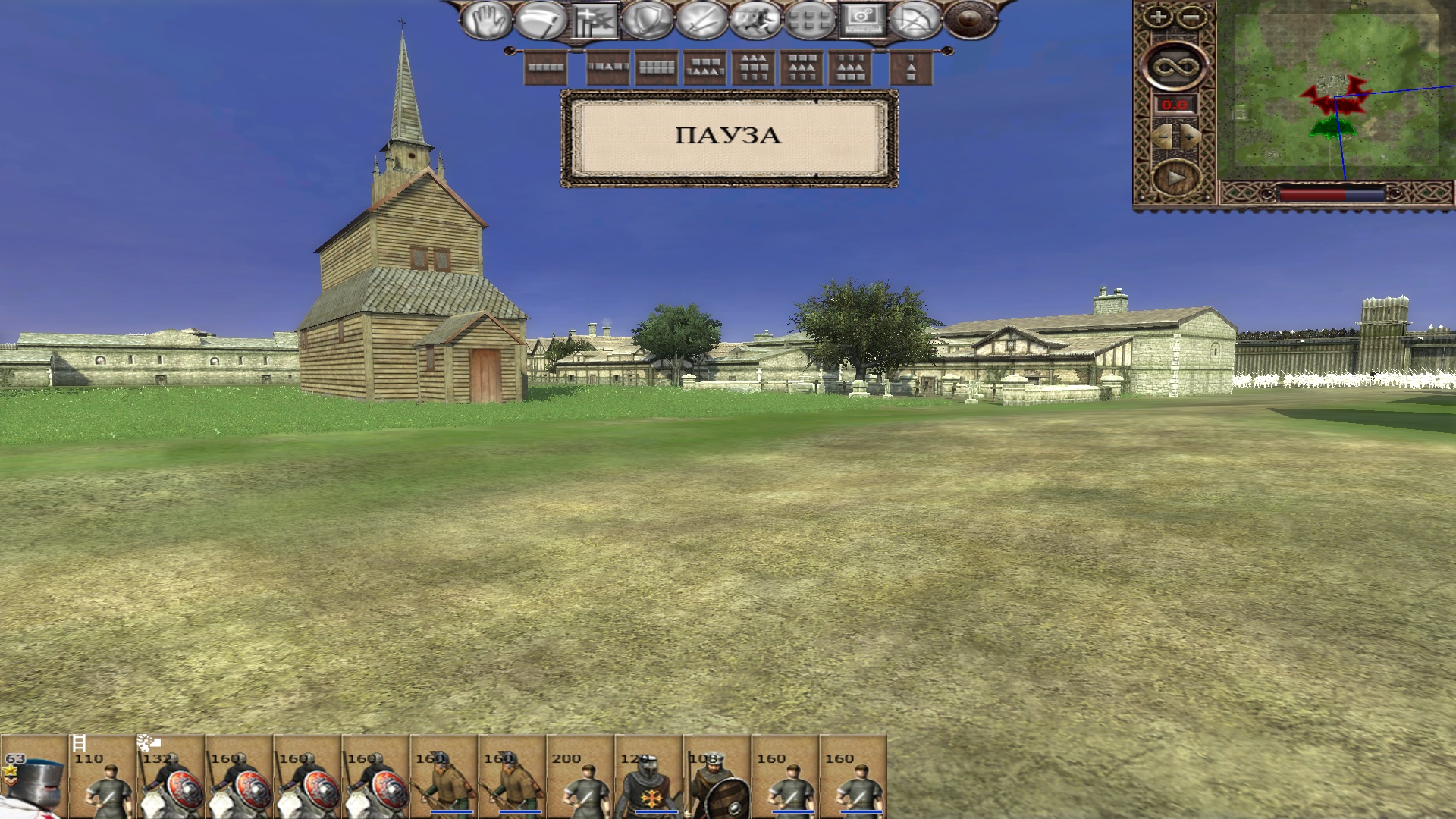
Task: Select the unit card with 200 soldiers
Action: click(x=580, y=777)
